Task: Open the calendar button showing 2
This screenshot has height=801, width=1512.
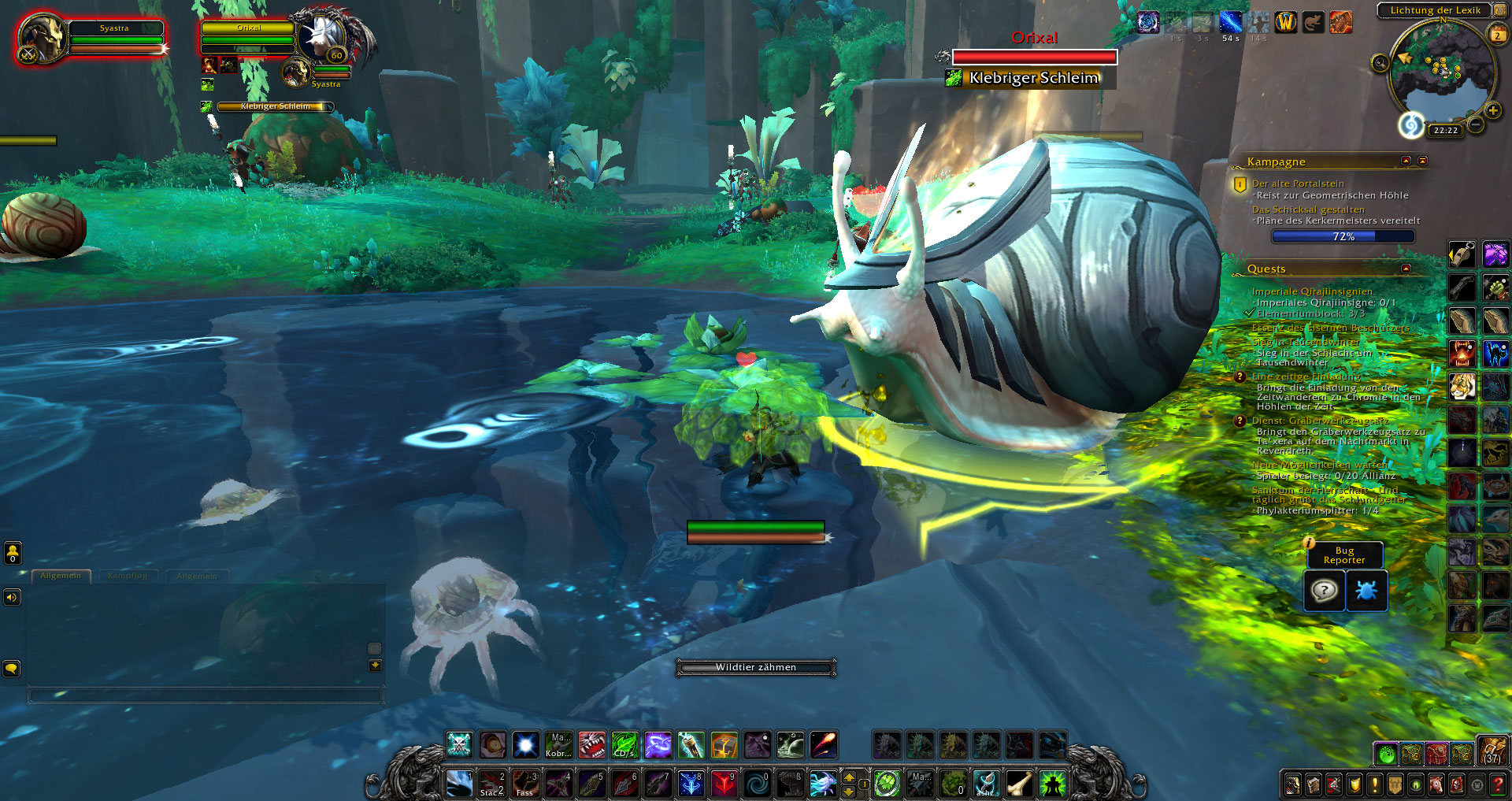Action: (1497, 35)
